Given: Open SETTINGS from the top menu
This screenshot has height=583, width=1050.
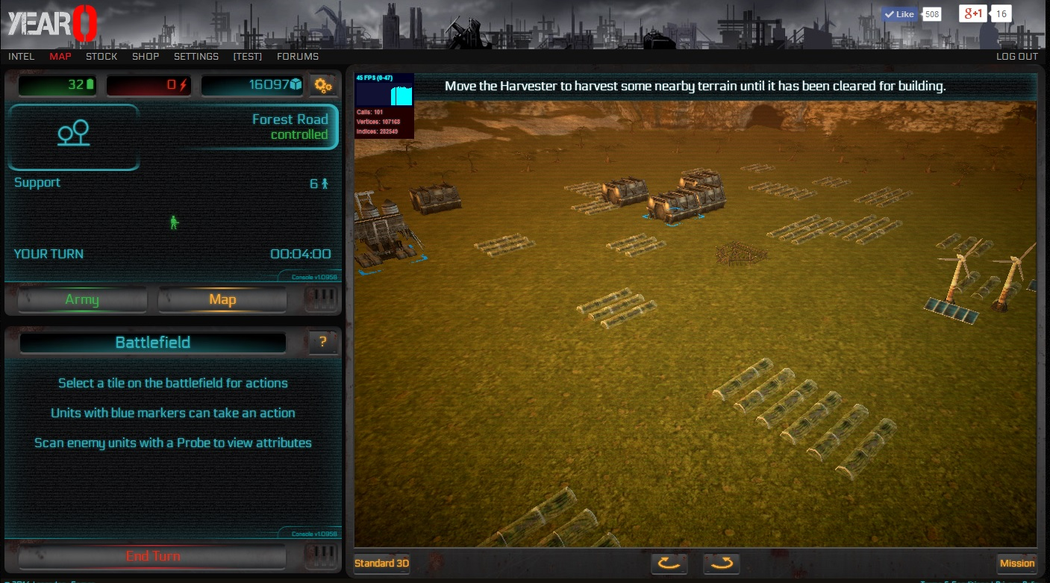Looking at the screenshot, I should (196, 57).
